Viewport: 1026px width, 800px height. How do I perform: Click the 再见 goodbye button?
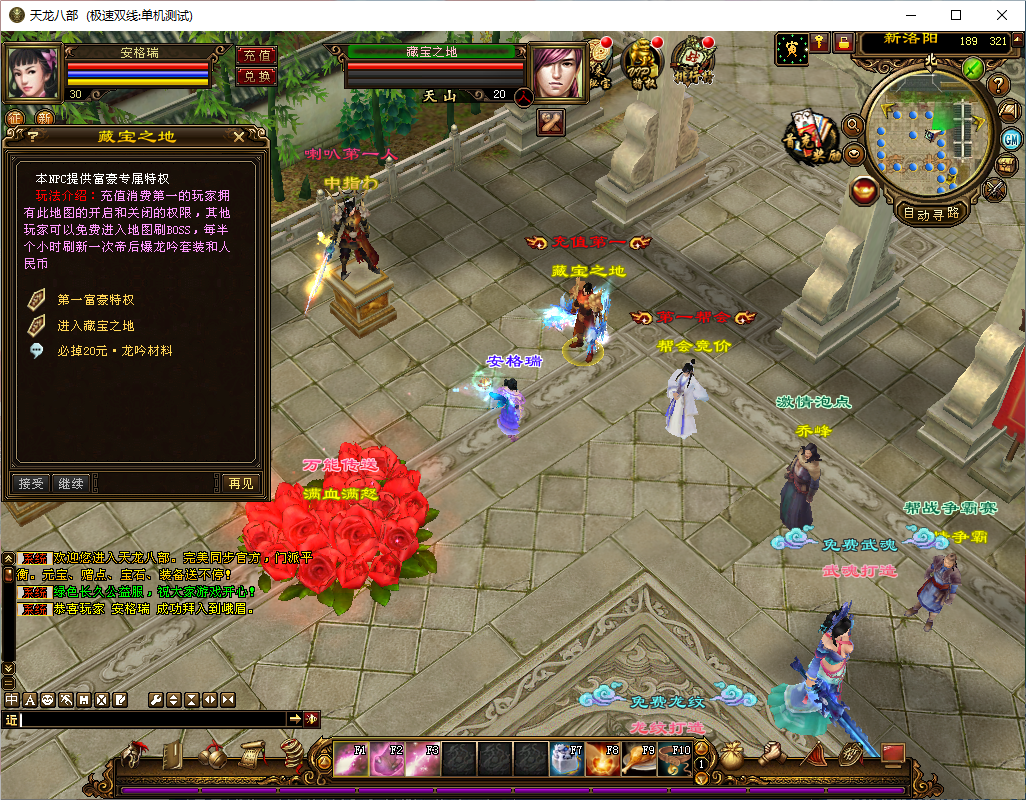pos(241,483)
